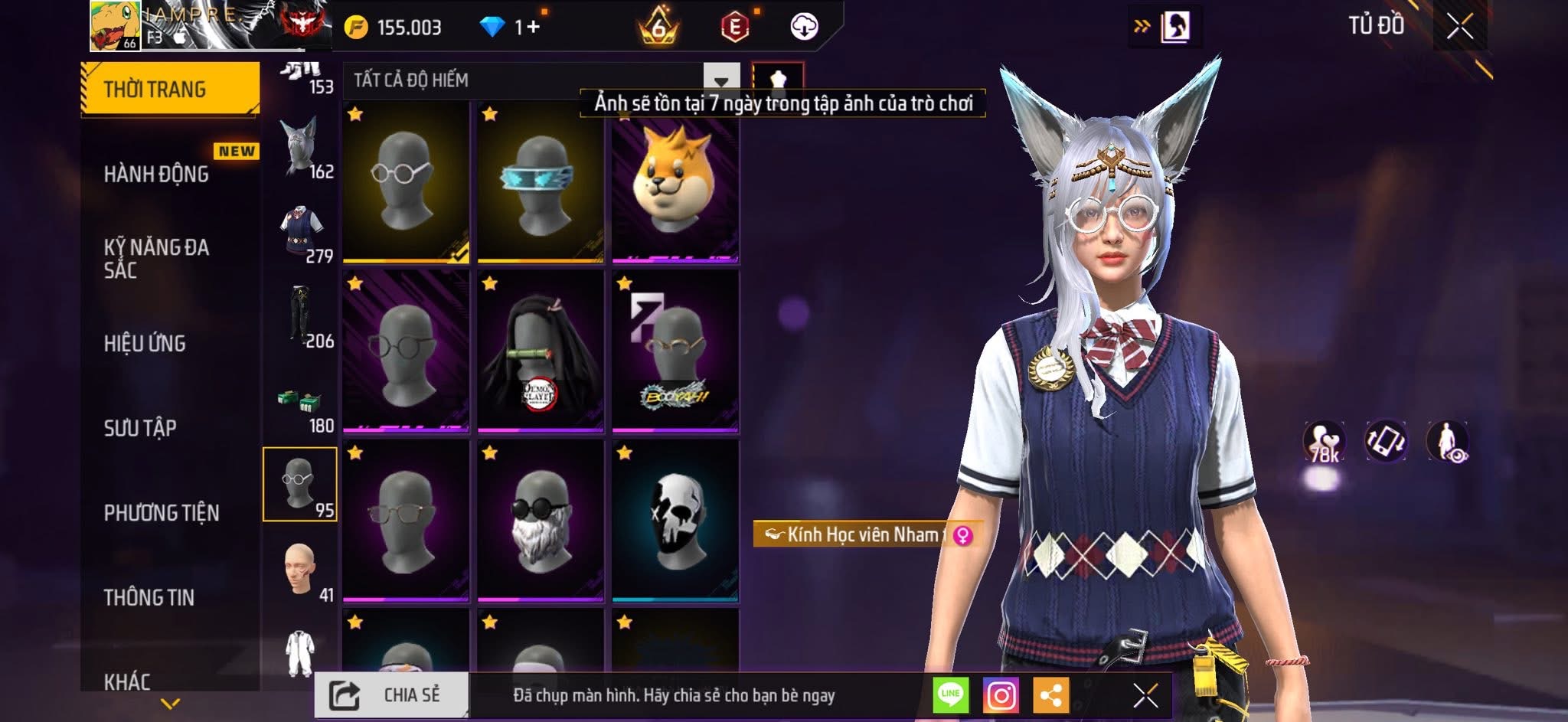
Task: Go to the Sưu Tập tab
Action: [x=140, y=427]
